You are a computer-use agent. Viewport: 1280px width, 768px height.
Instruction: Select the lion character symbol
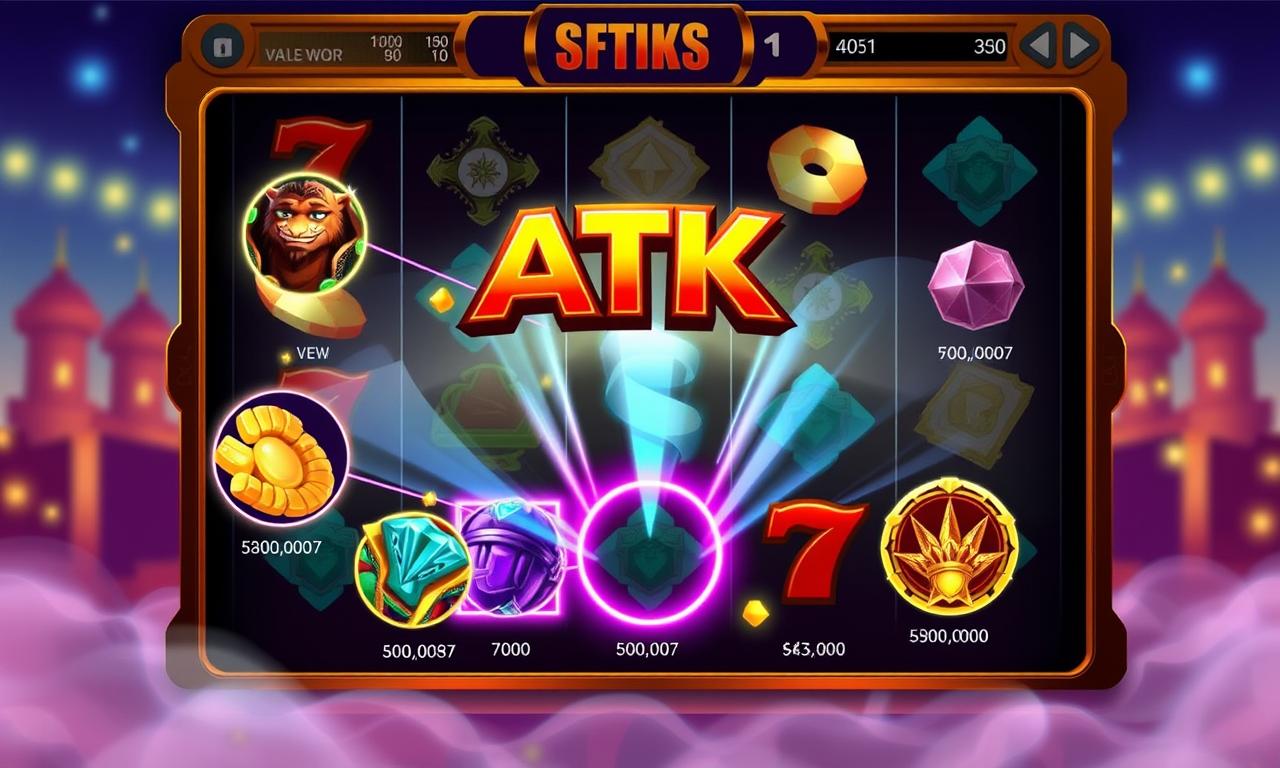[x=305, y=234]
